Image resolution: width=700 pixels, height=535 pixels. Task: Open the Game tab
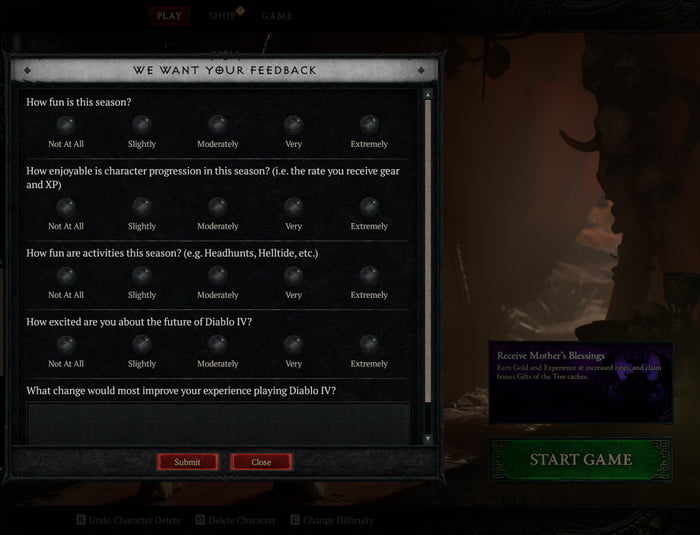(x=277, y=16)
